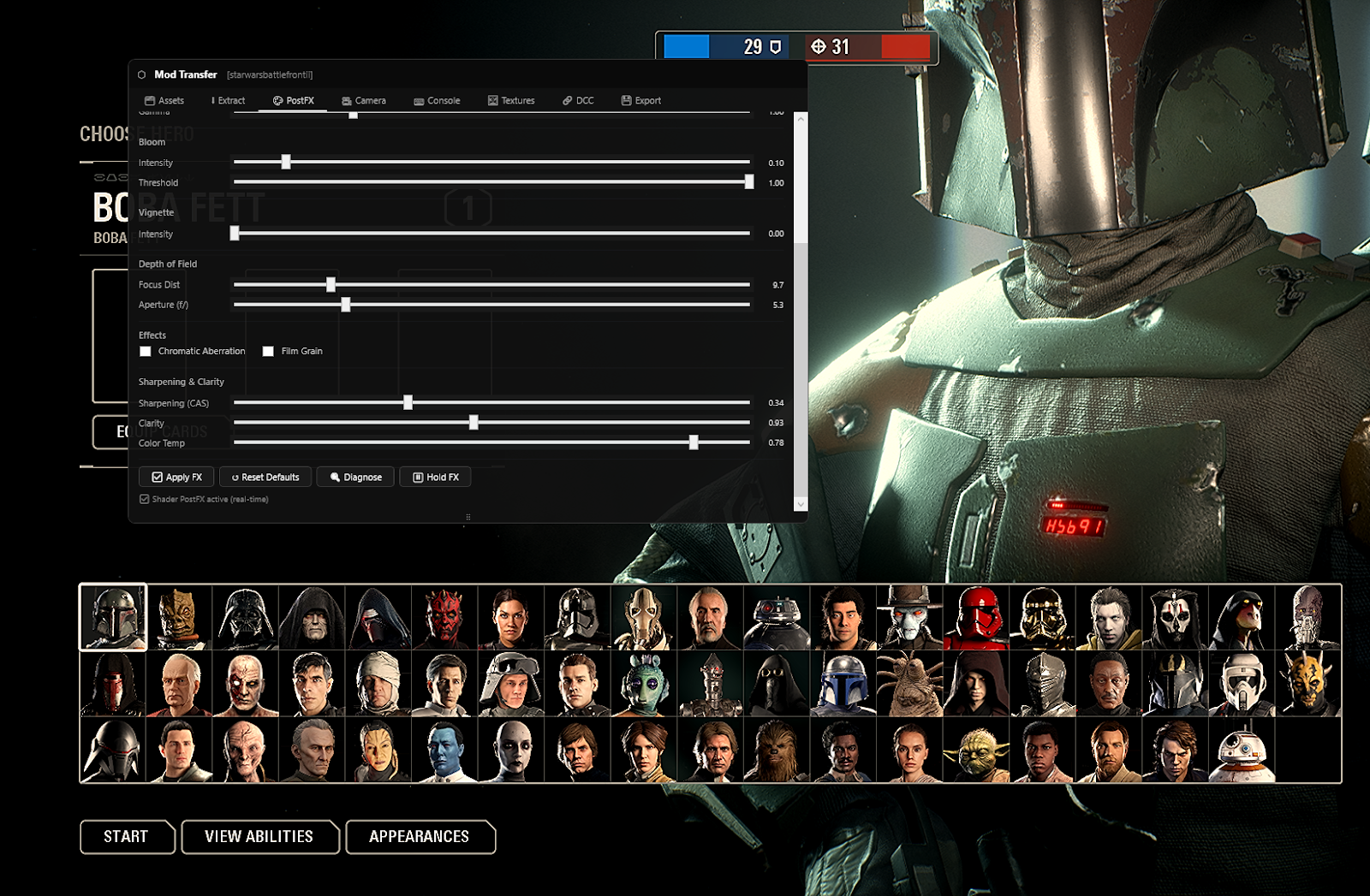This screenshot has height=896, width=1370.
Task: Open the DCC link icon
Action: point(566,100)
